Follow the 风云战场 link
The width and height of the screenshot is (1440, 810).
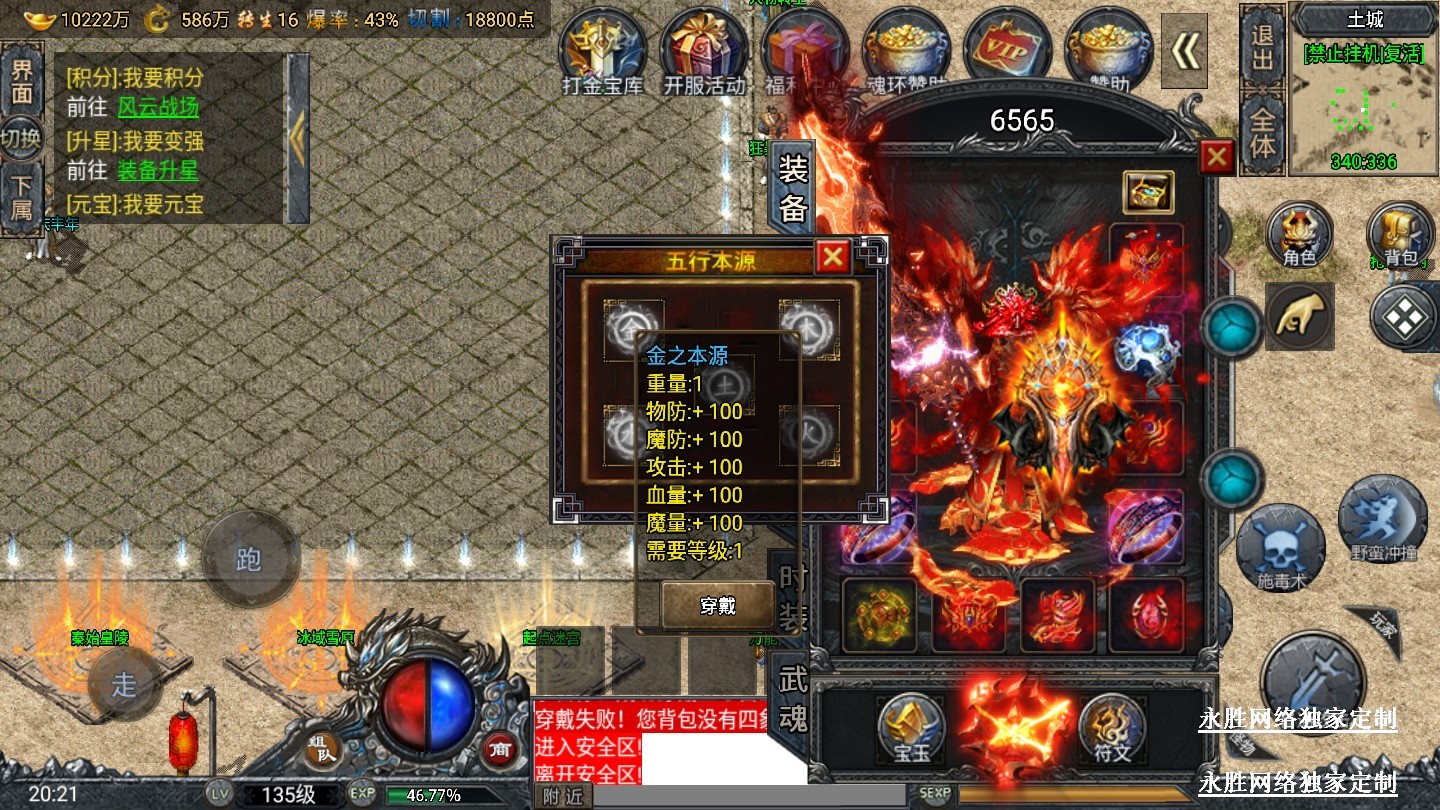point(158,107)
